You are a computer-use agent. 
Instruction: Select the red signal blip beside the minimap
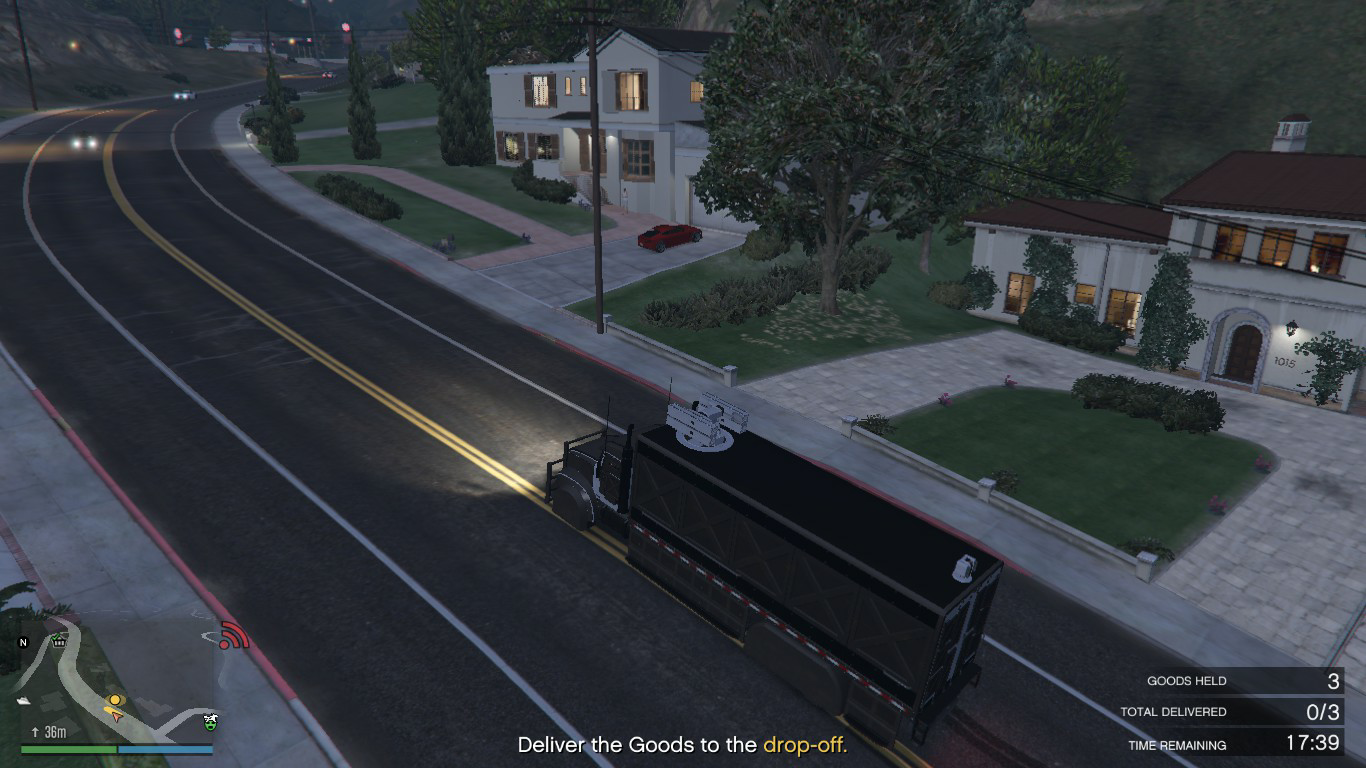[233, 635]
